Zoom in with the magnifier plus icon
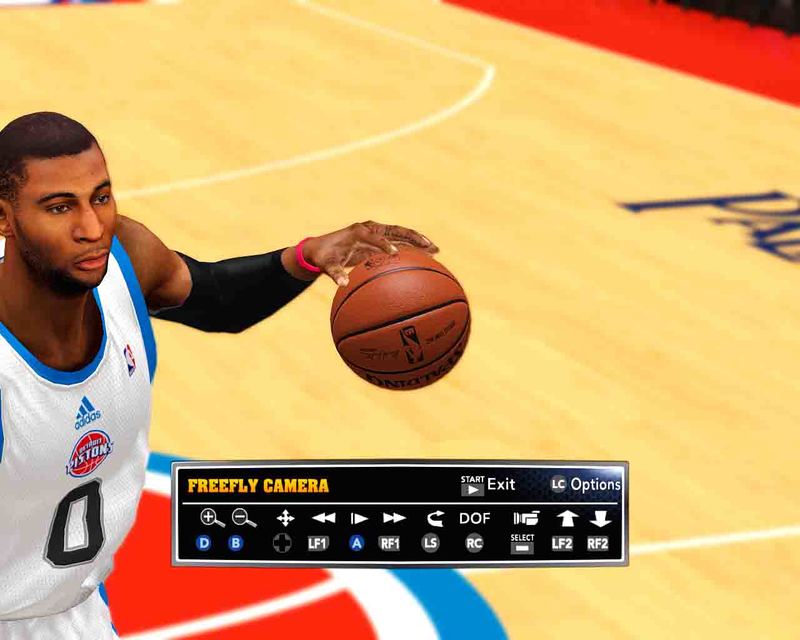Screen dimensions: 800x640 coord(212,518)
